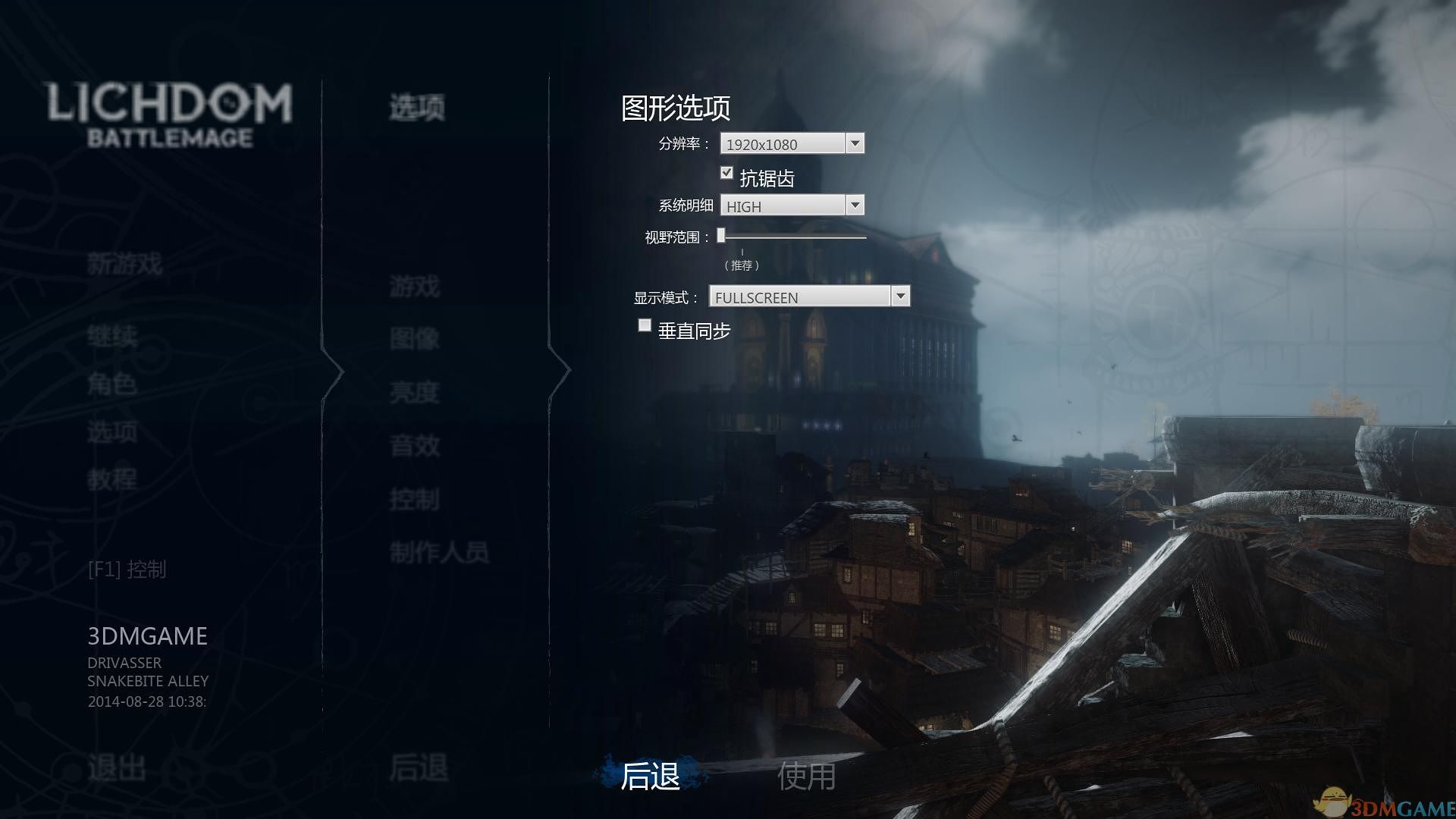Open the 亮度 brightness settings
The width and height of the screenshot is (1456, 819).
[415, 393]
